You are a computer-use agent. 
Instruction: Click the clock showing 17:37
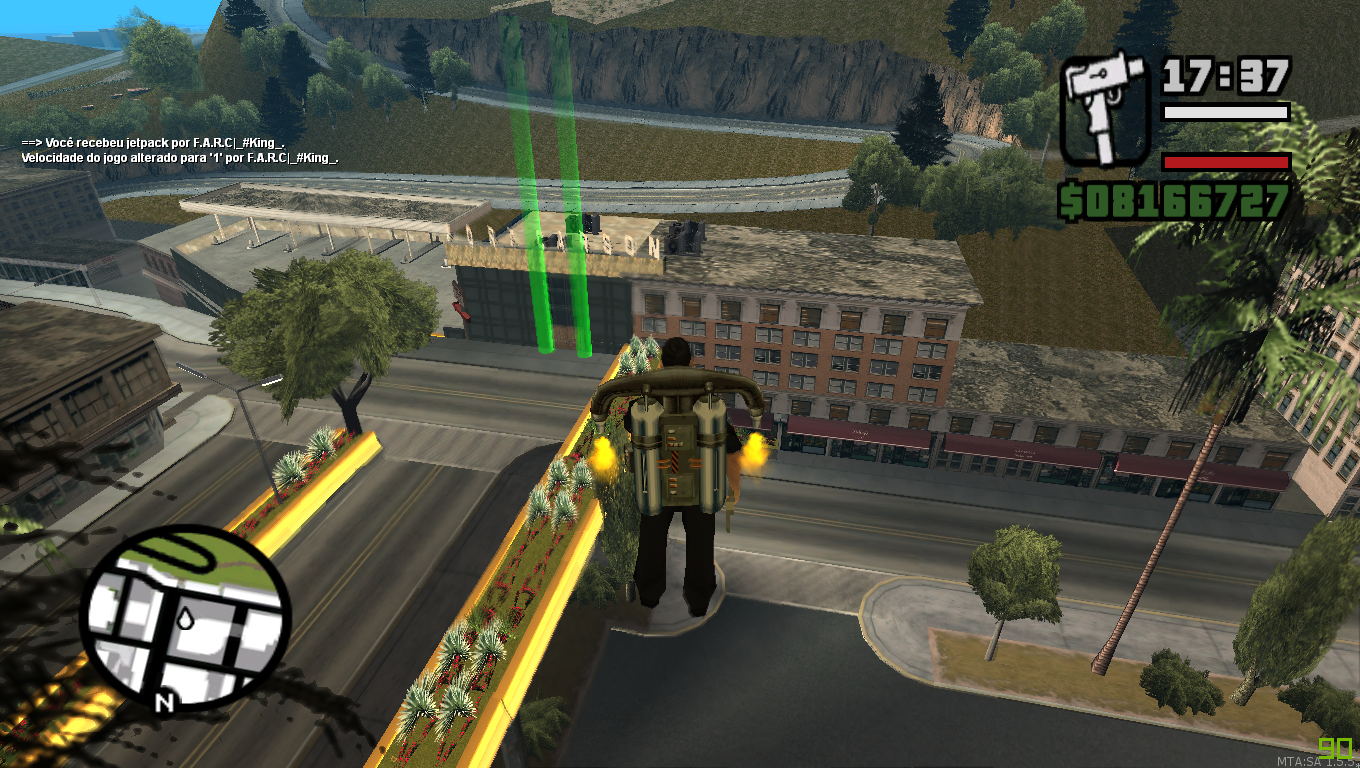tap(1225, 75)
